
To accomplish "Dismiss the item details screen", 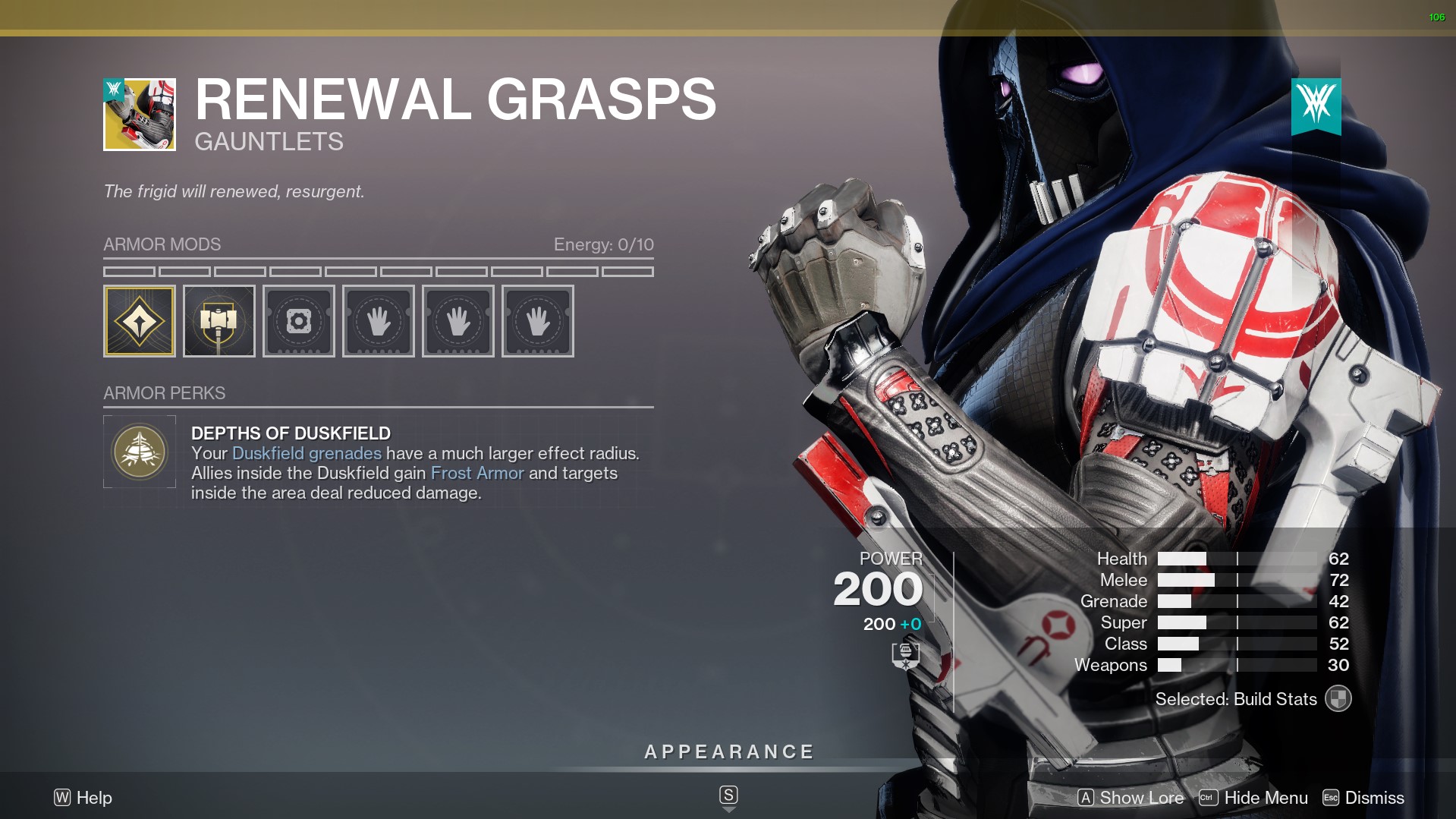I will tap(1363, 798).
